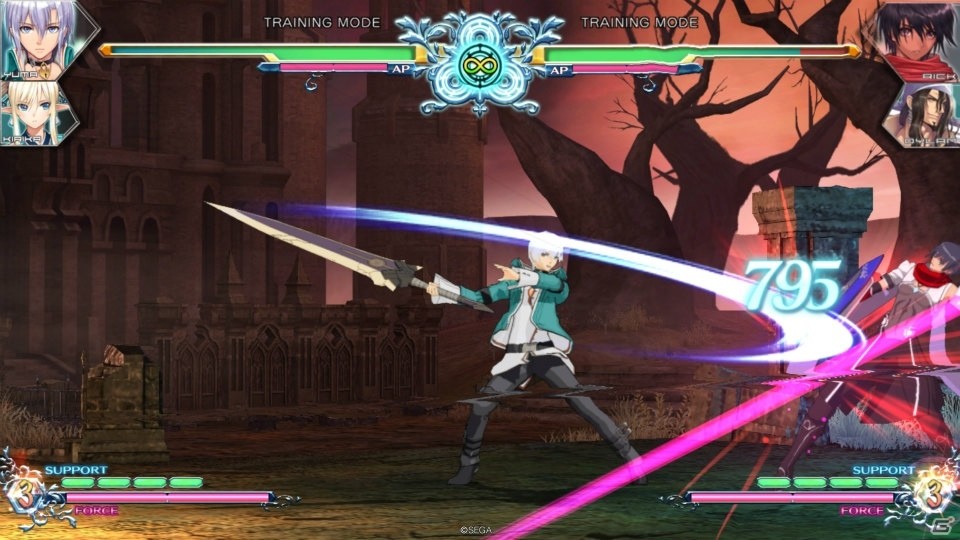This screenshot has width=960, height=540.
Task: Select Yuma's character portrait
Action: [40, 36]
